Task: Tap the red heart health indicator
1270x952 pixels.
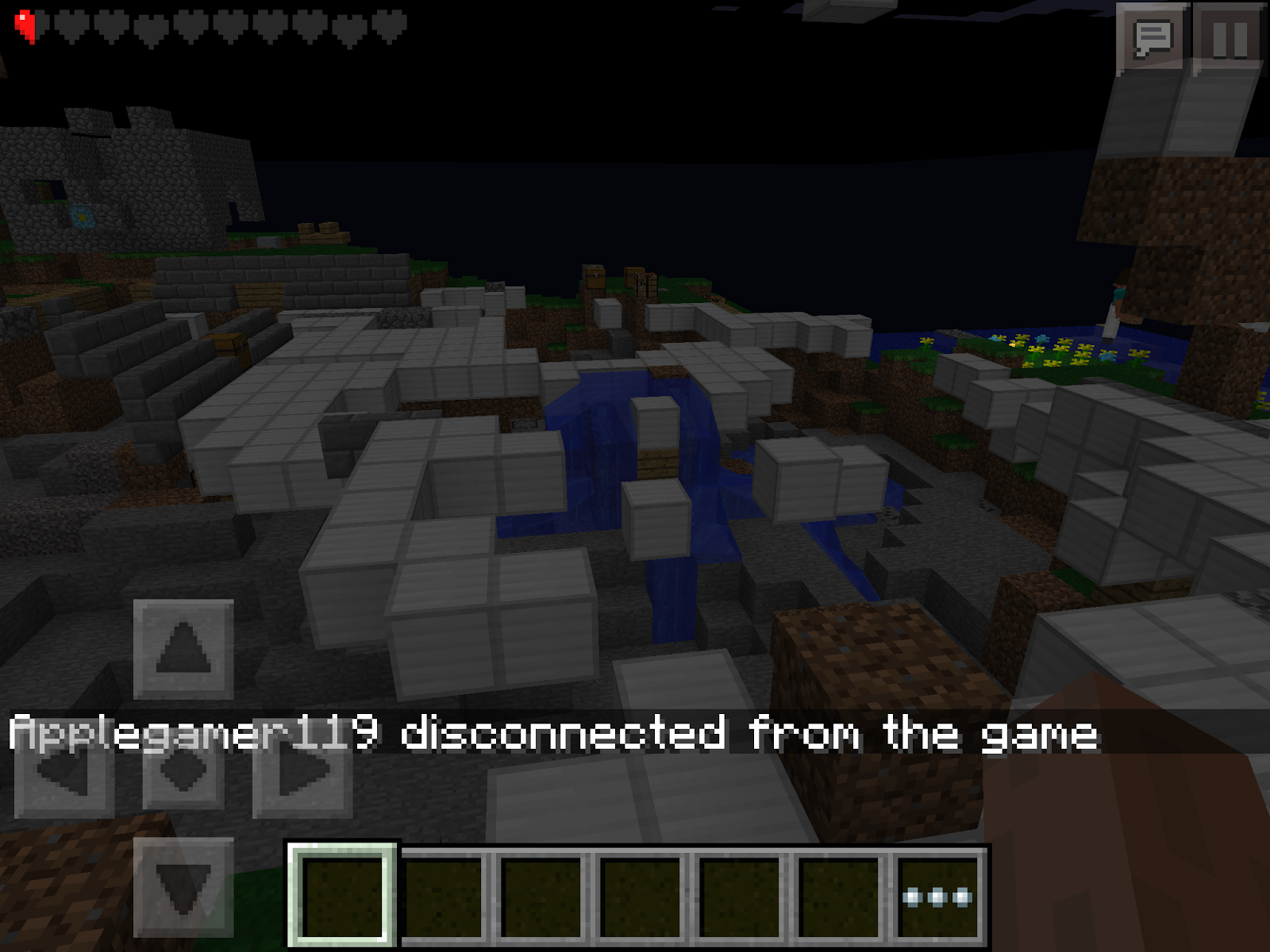Action: pyautogui.click(x=25, y=24)
